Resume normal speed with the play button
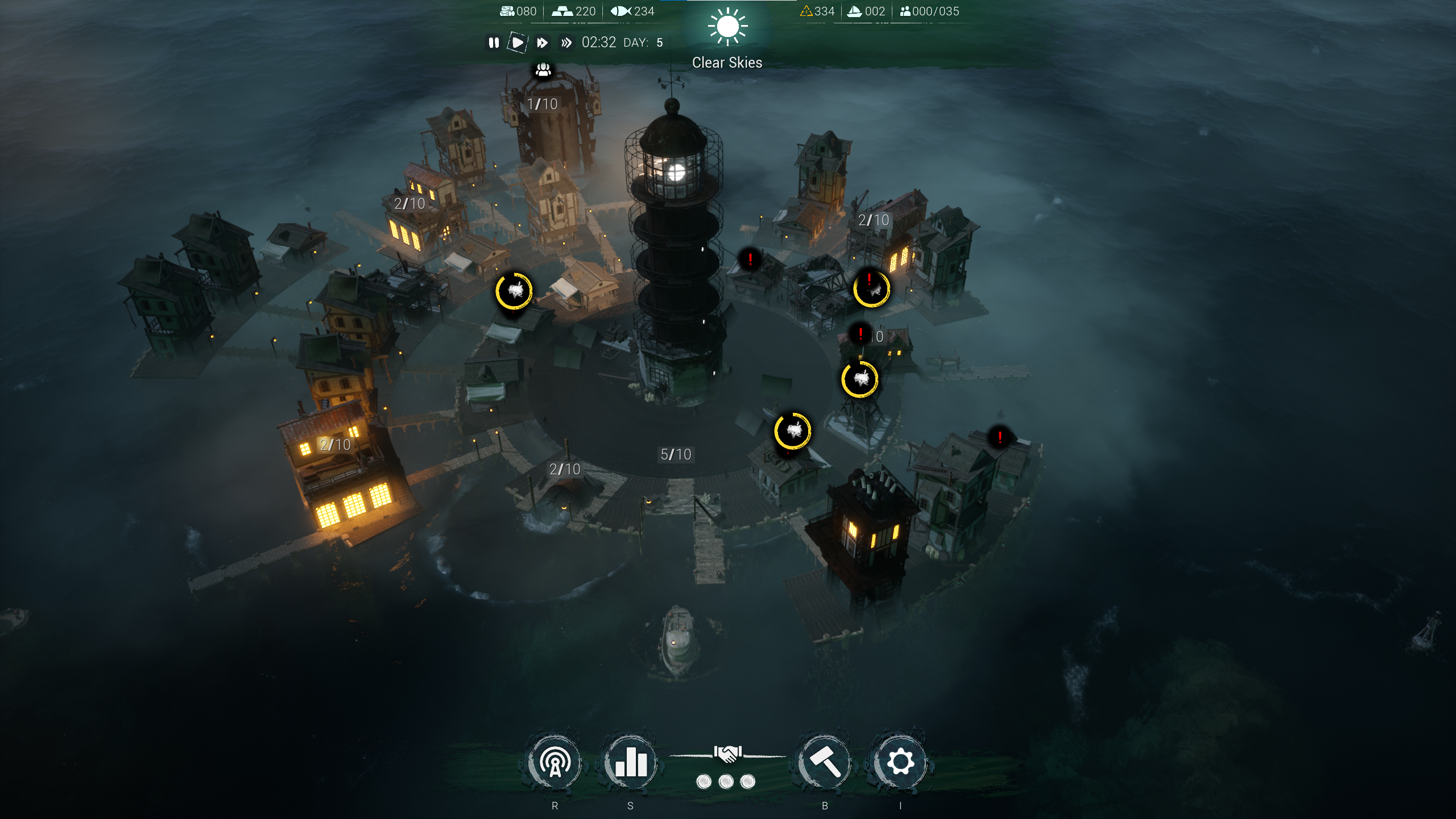The width and height of the screenshot is (1456, 819). click(x=518, y=42)
